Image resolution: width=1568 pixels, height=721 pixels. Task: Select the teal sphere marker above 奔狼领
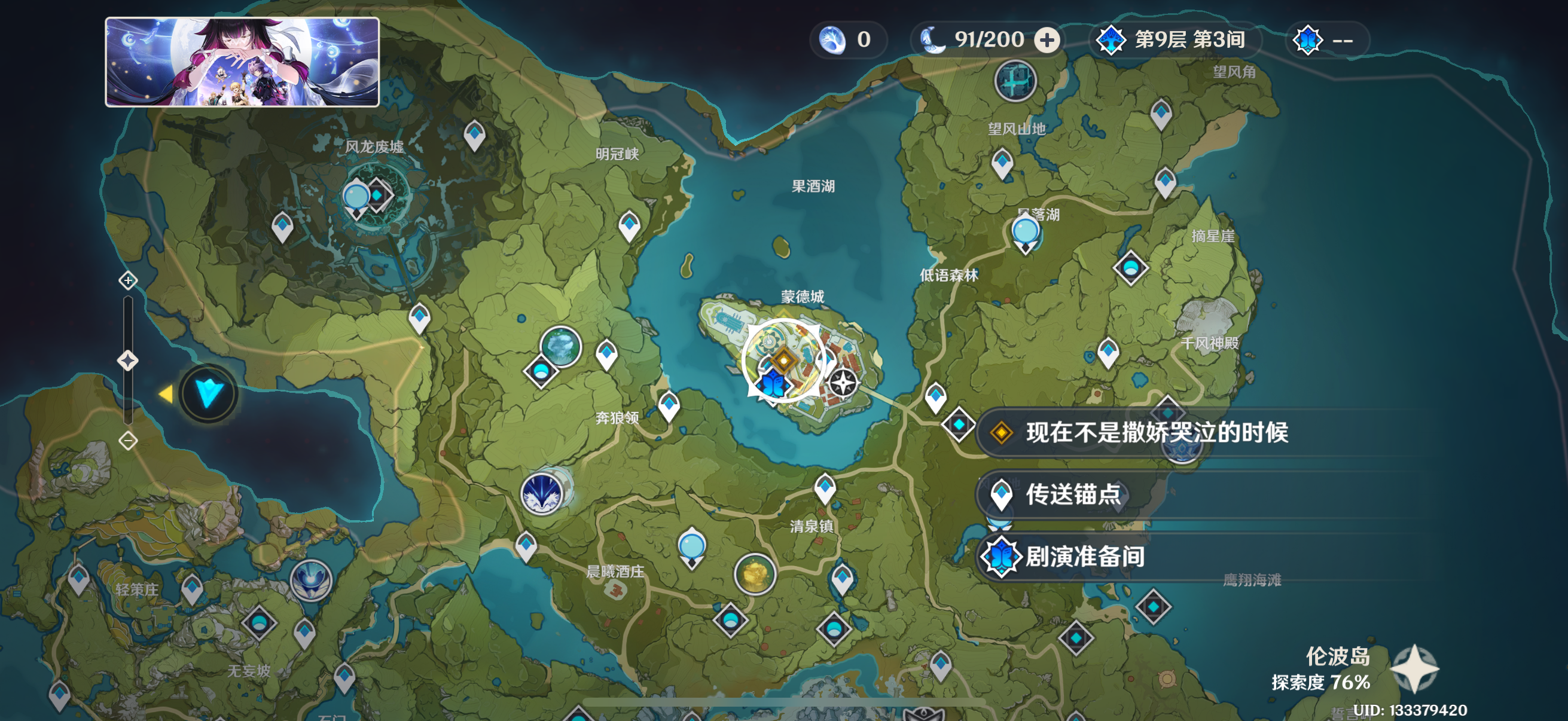tap(560, 346)
